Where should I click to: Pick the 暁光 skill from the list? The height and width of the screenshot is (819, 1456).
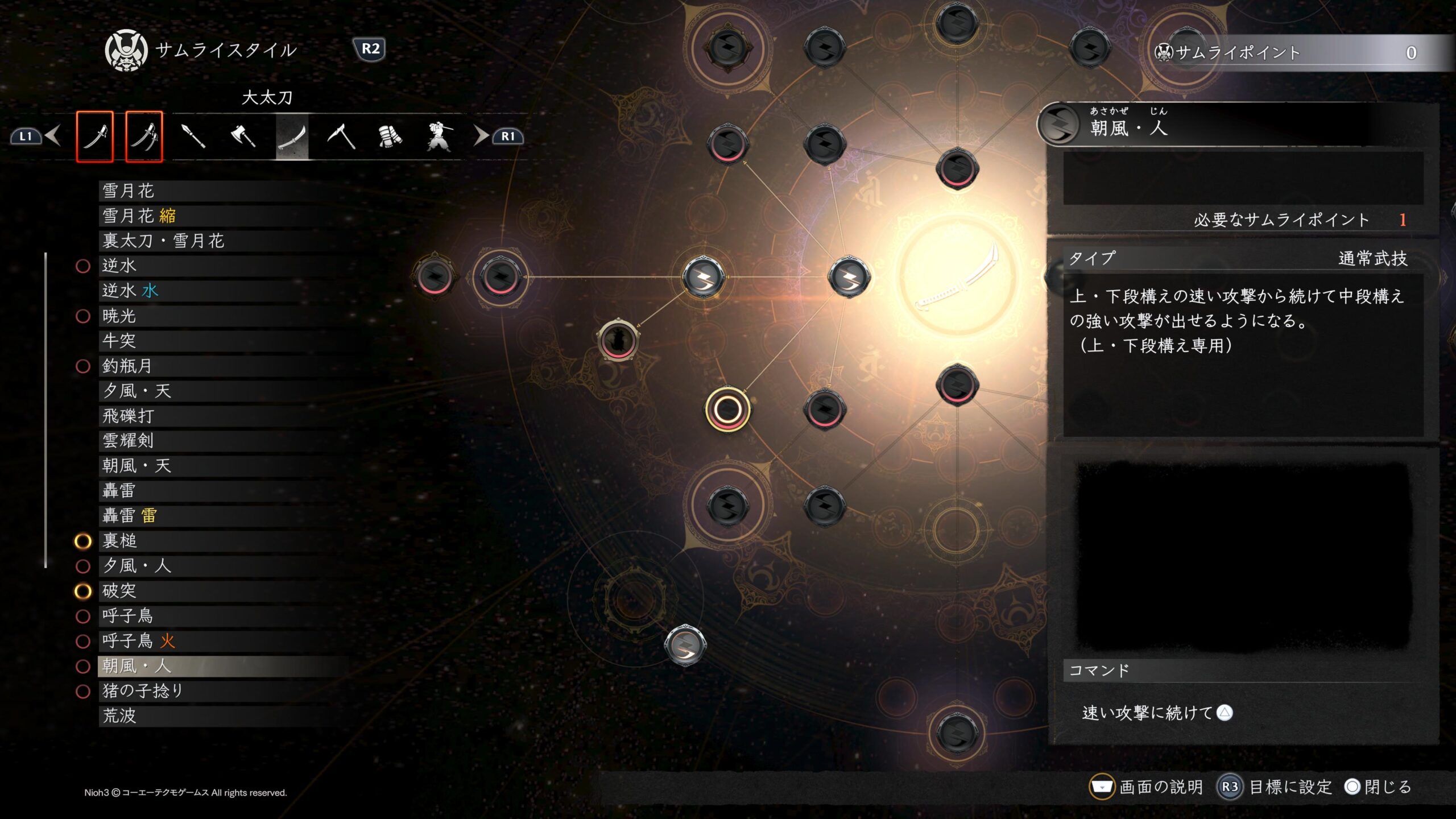click(x=119, y=316)
